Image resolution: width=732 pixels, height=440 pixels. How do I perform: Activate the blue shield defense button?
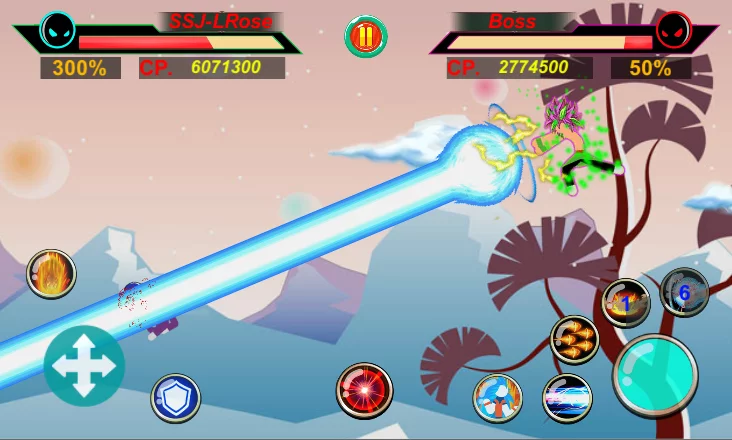click(x=176, y=397)
